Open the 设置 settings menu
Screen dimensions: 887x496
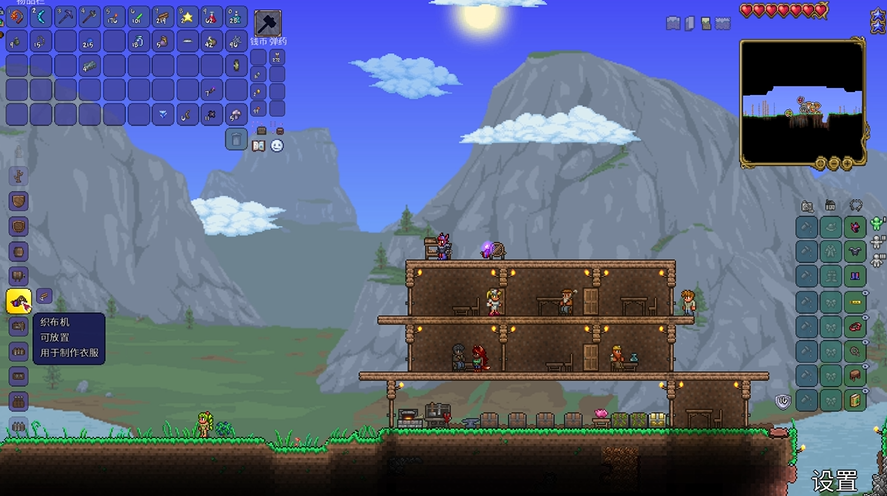[834, 480]
